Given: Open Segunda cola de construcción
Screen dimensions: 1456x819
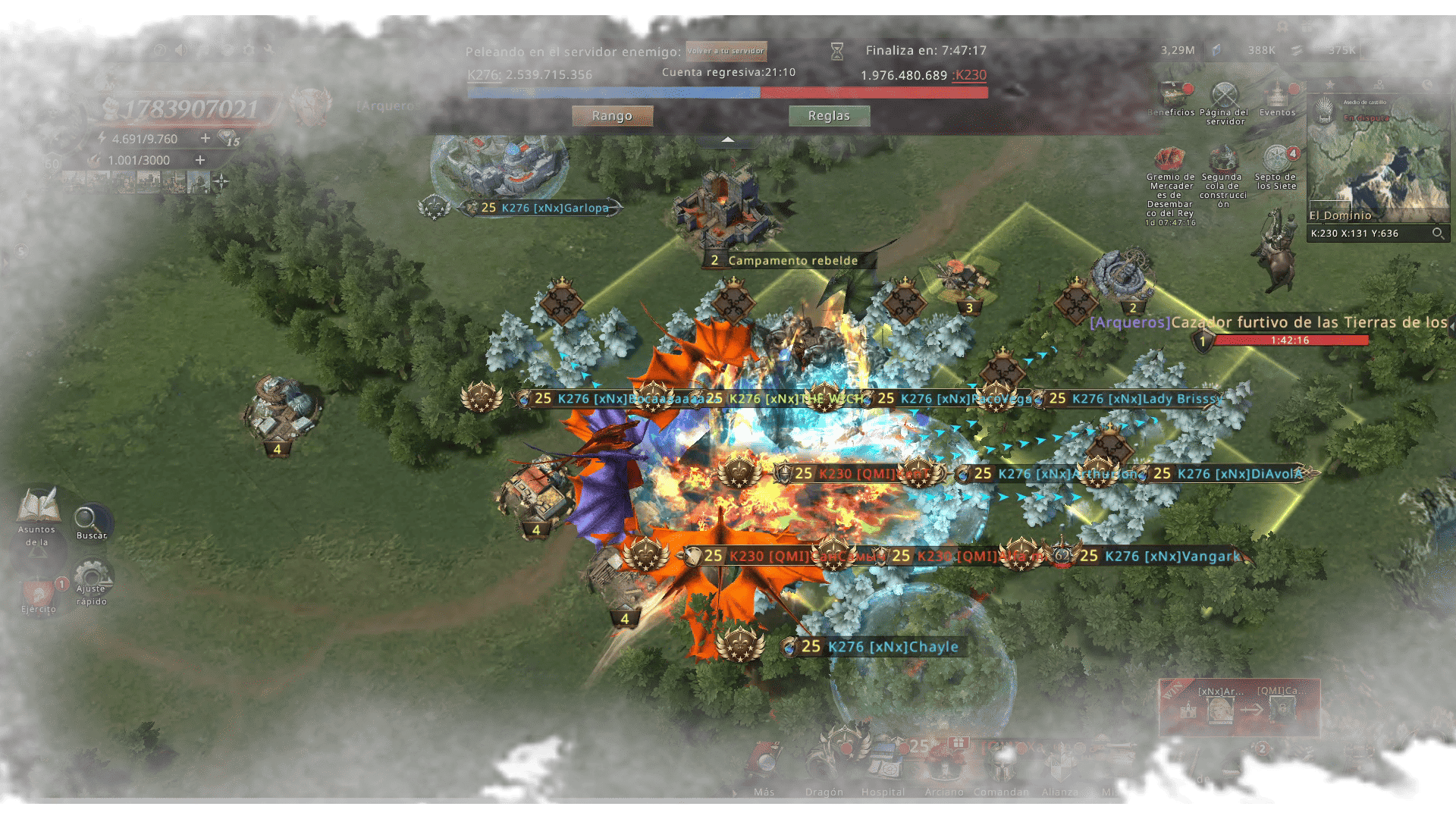Looking at the screenshot, I should tap(1223, 161).
